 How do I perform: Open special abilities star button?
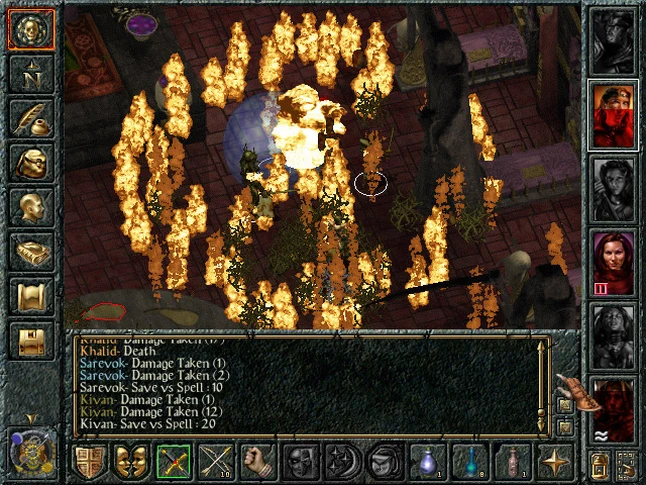(554, 461)
